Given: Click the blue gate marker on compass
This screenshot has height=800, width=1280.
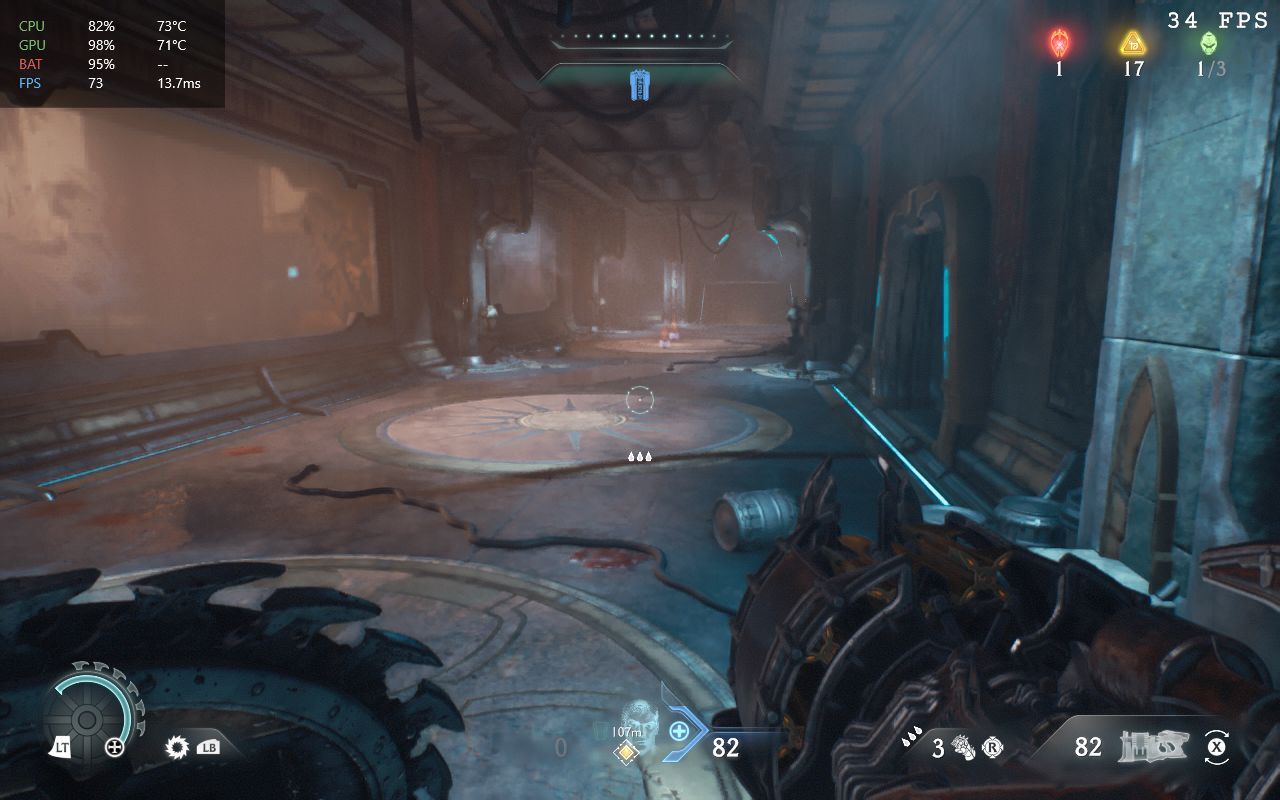Looking at the screenshot, I should (x=639, y=85).
